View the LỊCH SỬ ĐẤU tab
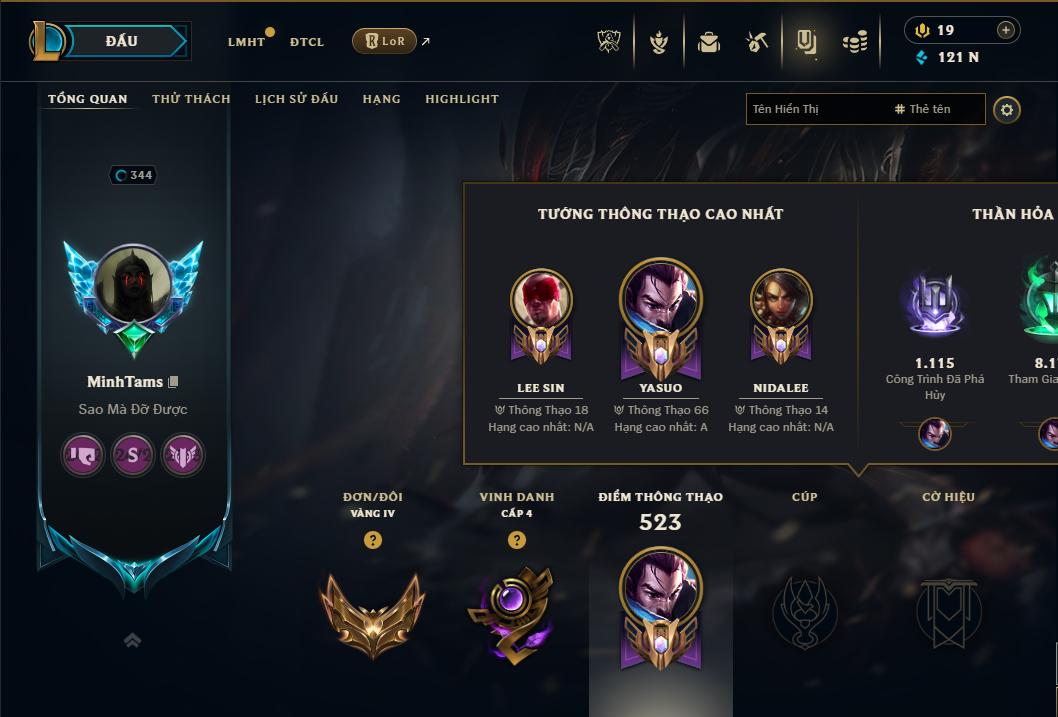 coord(296,99)
